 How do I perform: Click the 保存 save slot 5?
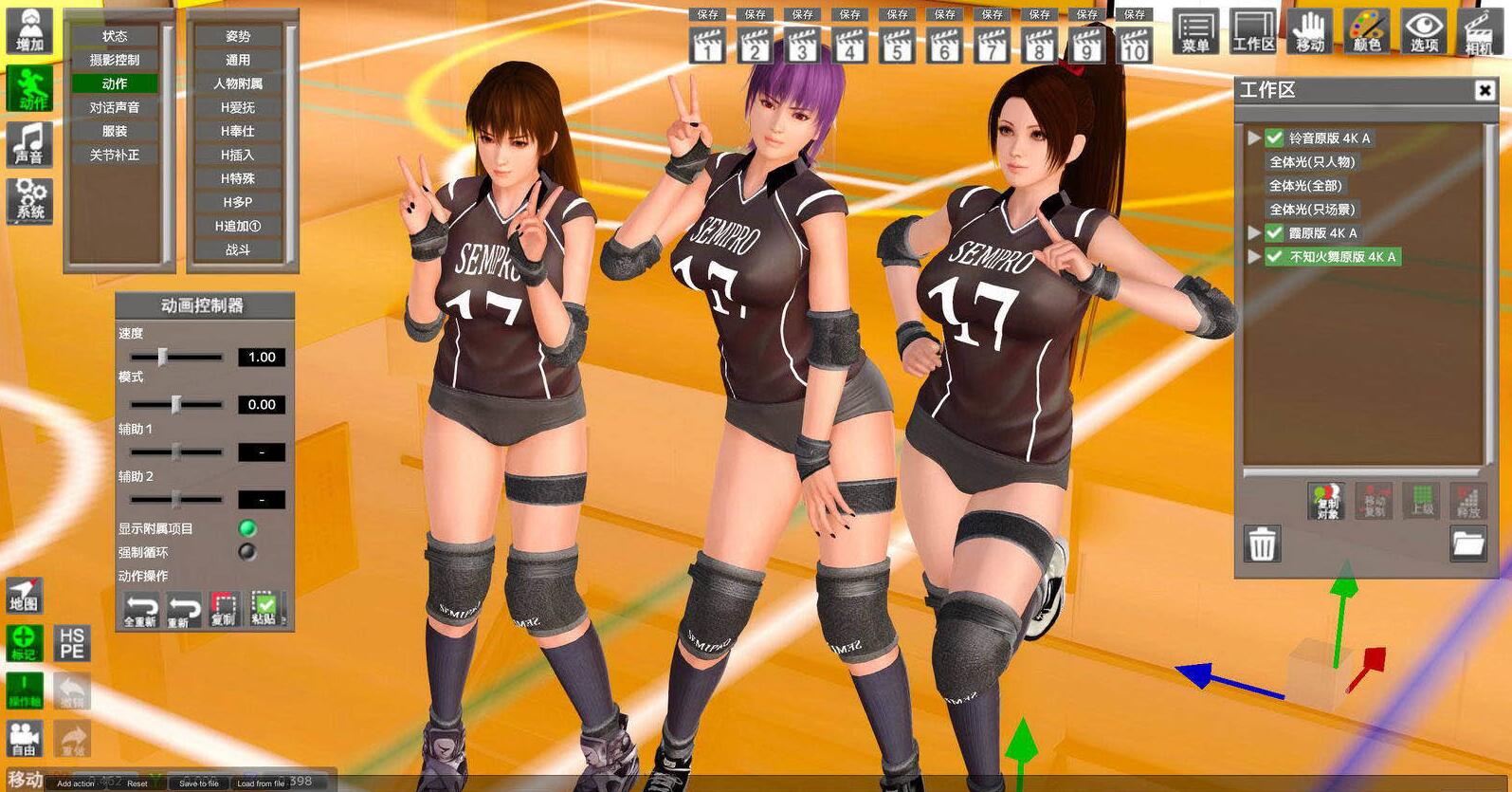897,14
